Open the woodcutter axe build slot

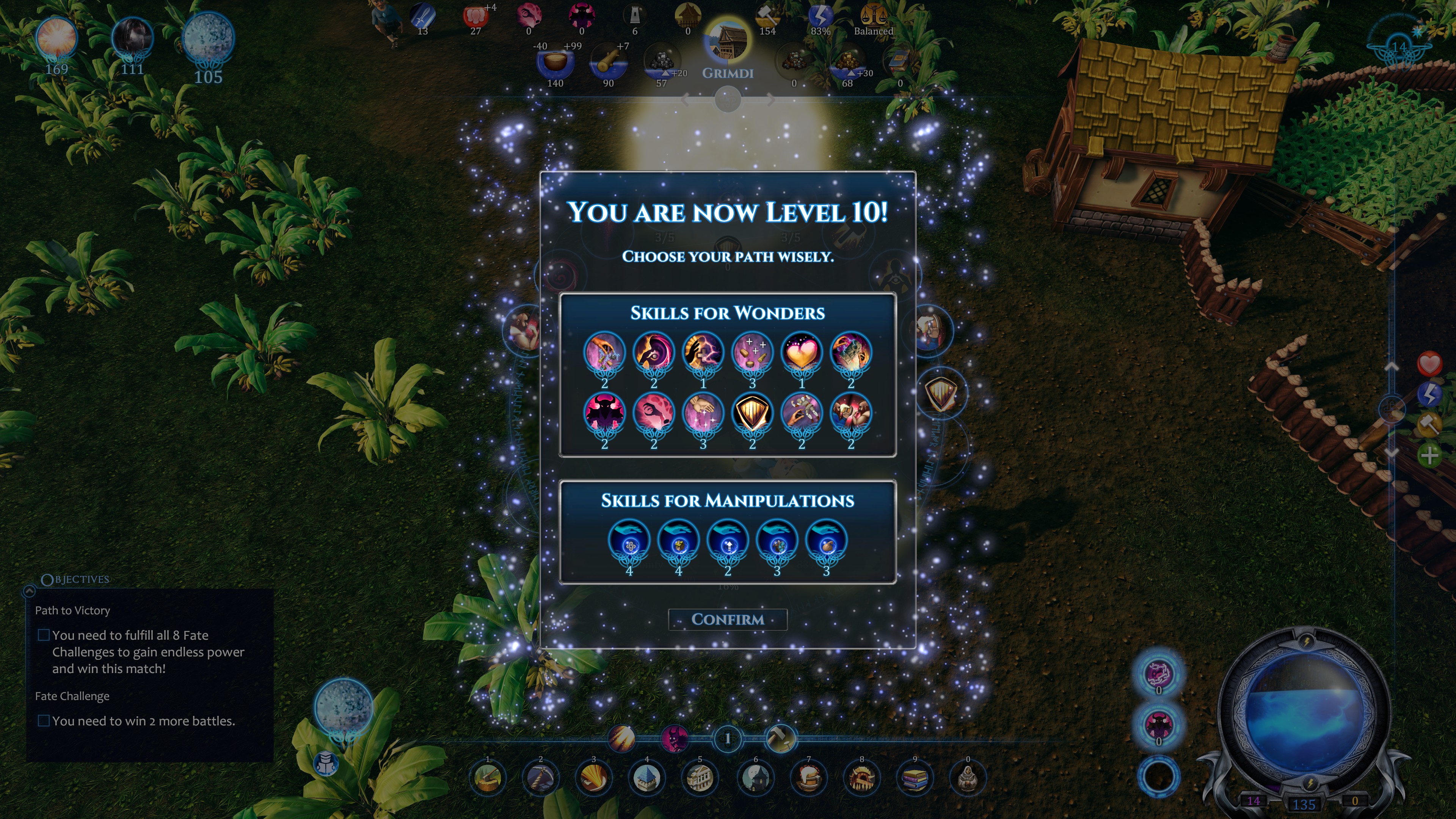pyautogui.click(x=488, y=778)
